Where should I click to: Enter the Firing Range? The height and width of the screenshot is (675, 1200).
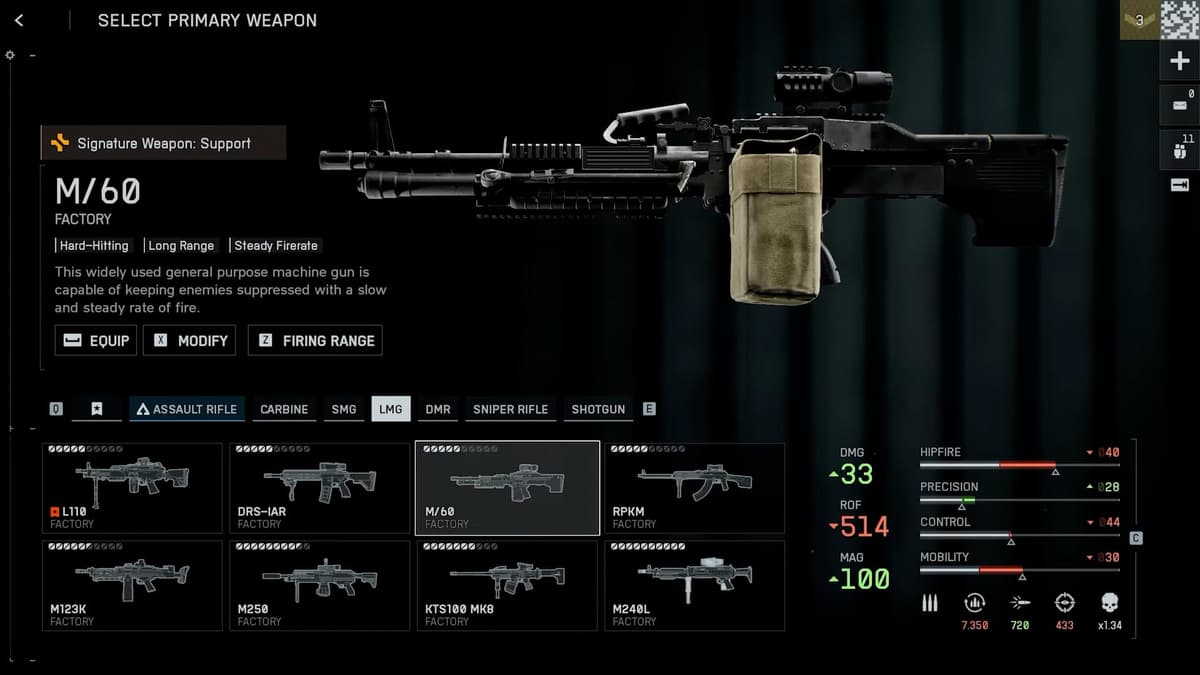pyautogui.click(x=315, y=340)
